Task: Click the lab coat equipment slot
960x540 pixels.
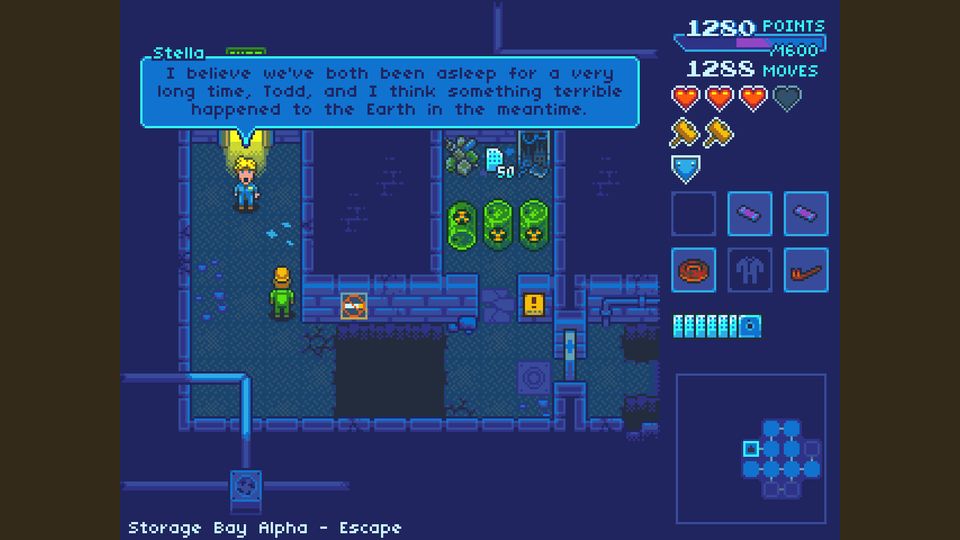Action: tap(749, 270)
